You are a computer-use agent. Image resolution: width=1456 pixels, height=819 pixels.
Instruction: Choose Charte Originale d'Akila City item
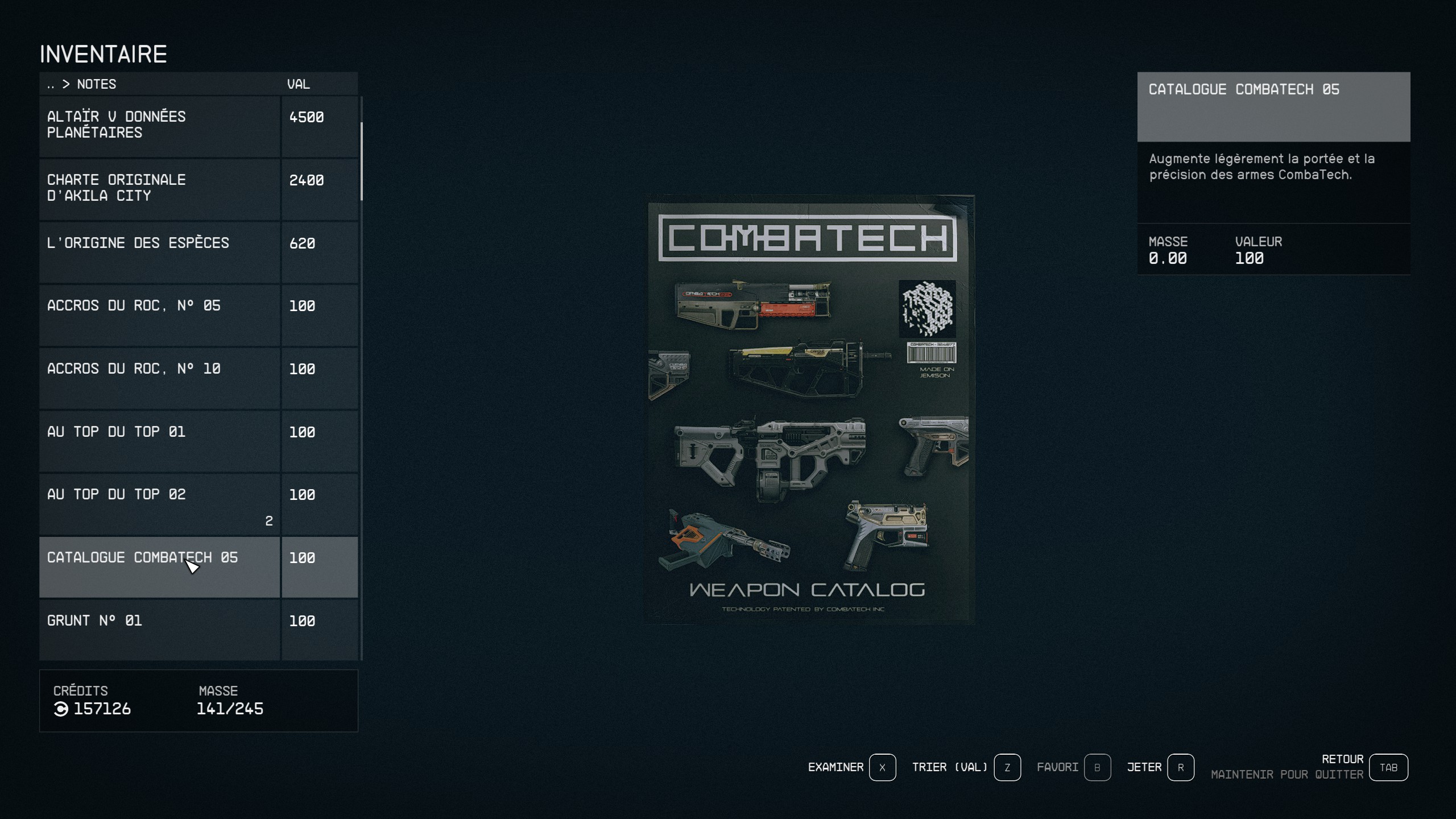pyautogui.click(x=159, y=188)
